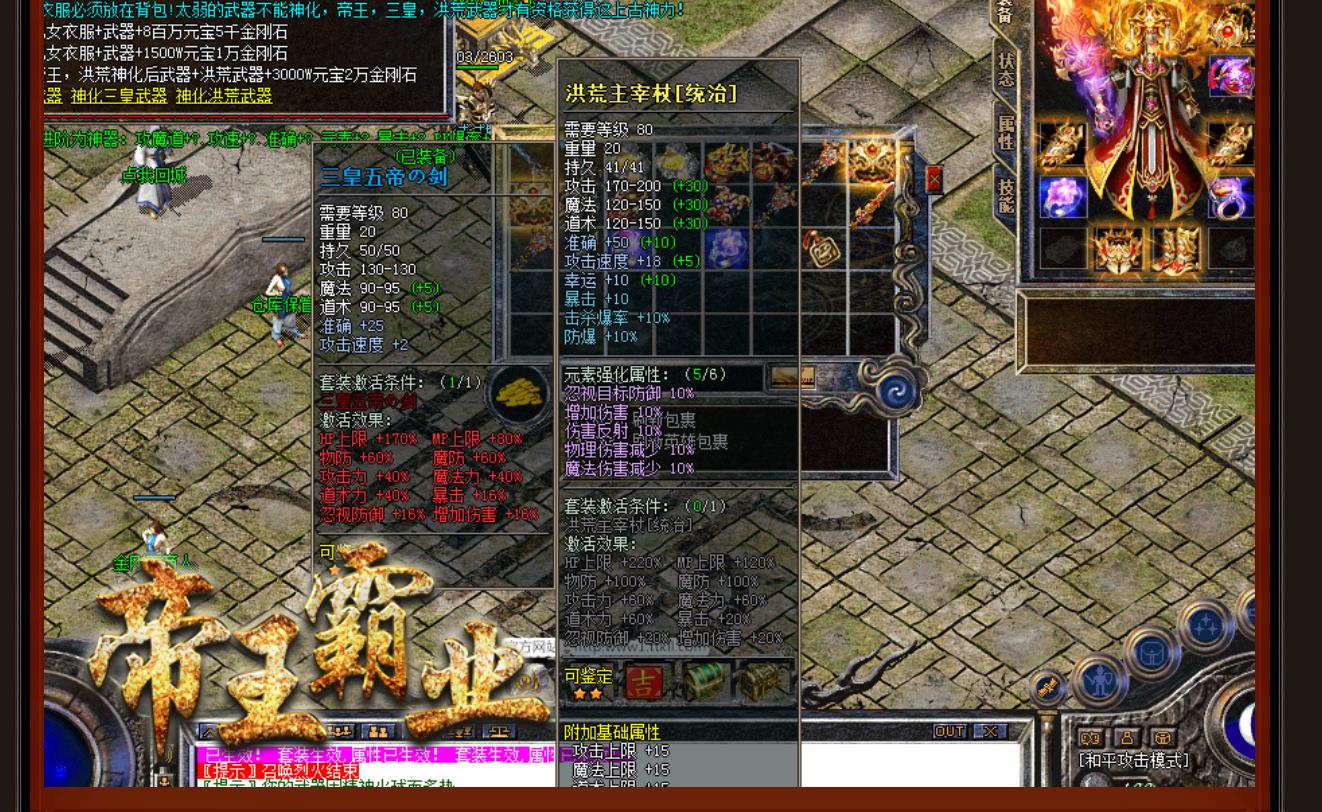Click the red 吉 charm icon in the staff window
Image resolution: width=1322 pixels, height=812 pixels.
coord(644,681)
